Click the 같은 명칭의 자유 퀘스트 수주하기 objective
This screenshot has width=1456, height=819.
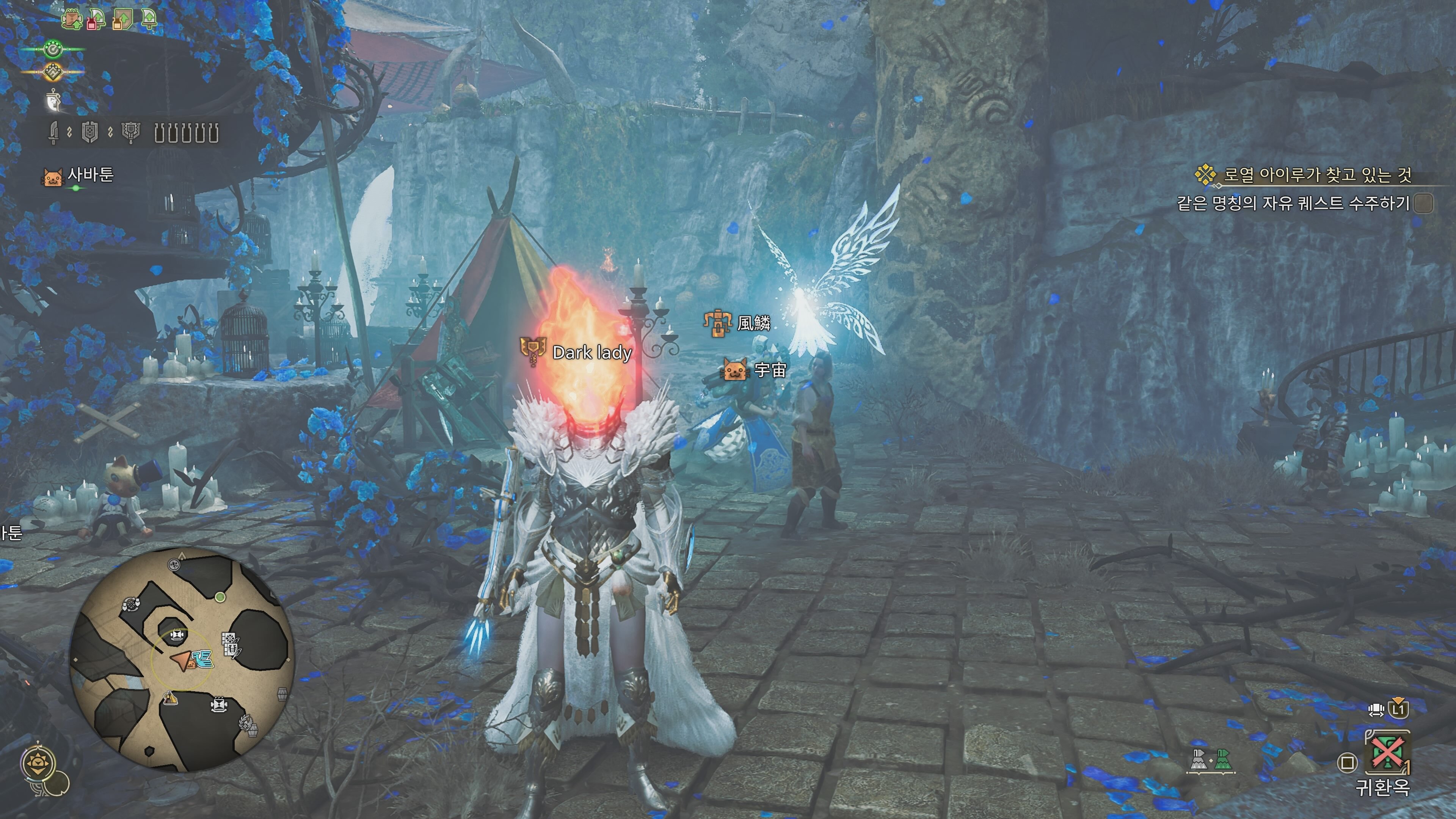[1293, 203]
